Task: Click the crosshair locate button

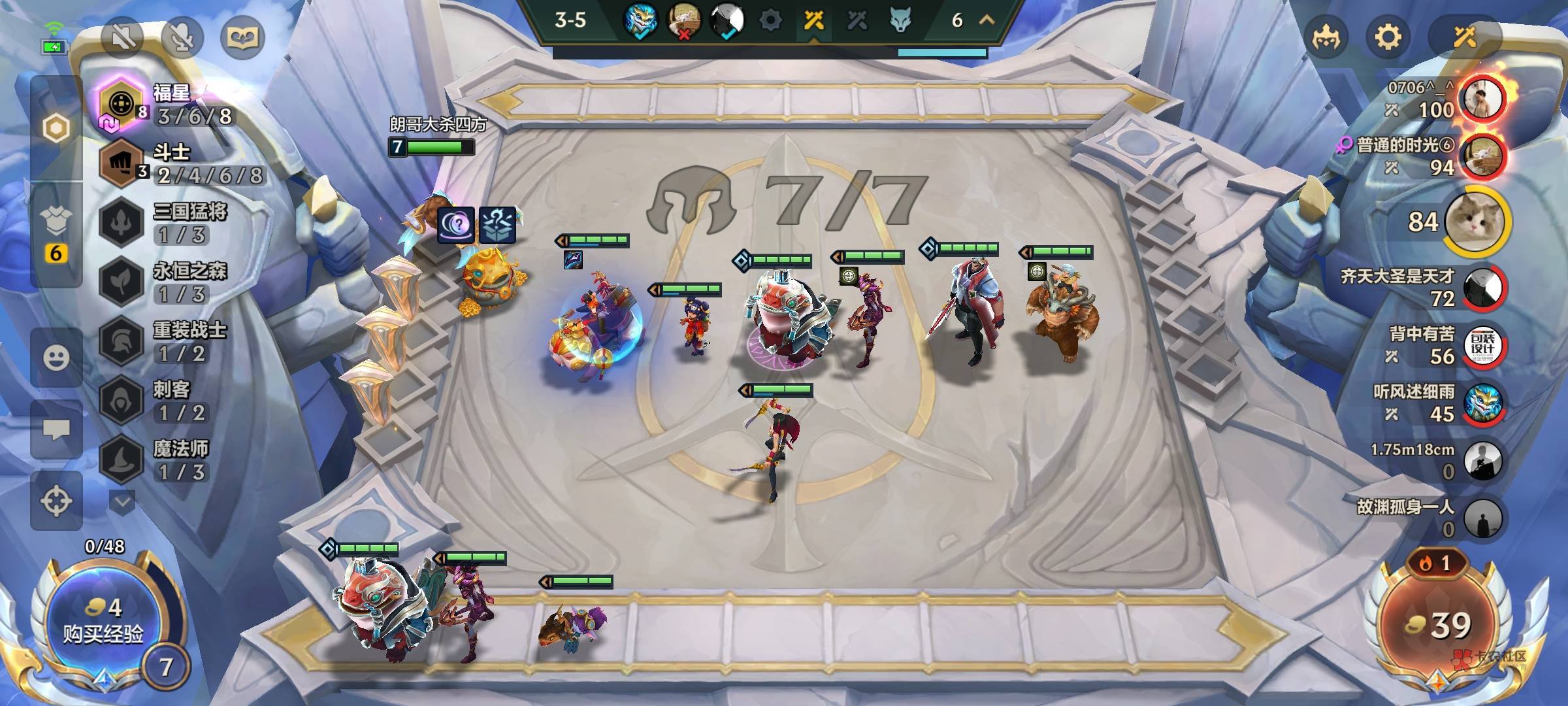Action: [56, 501]
